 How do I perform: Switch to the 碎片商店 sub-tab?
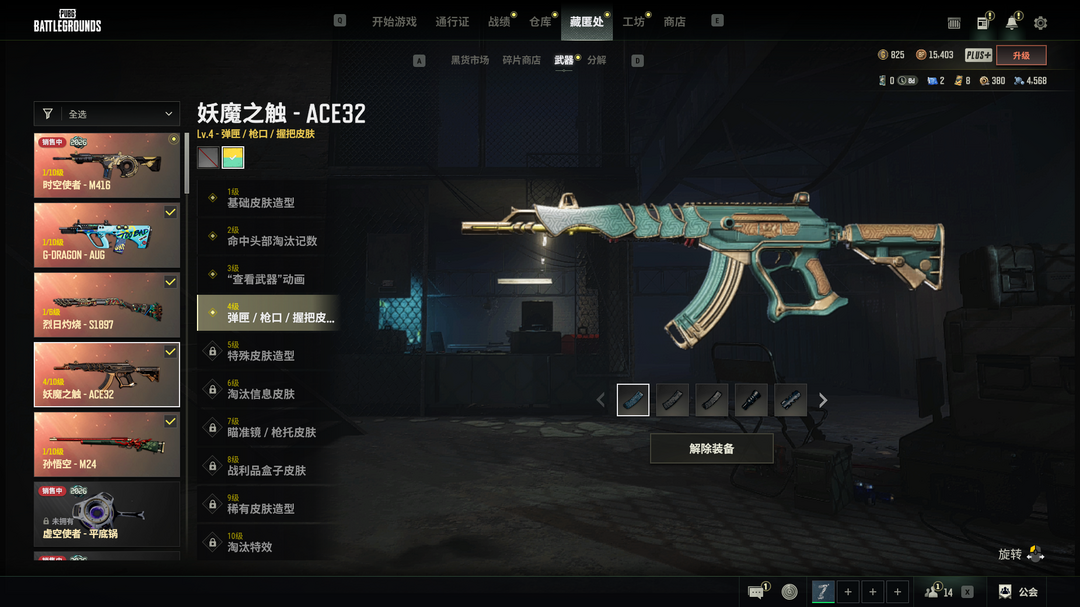pyautogui.click(x=521, y=60)
